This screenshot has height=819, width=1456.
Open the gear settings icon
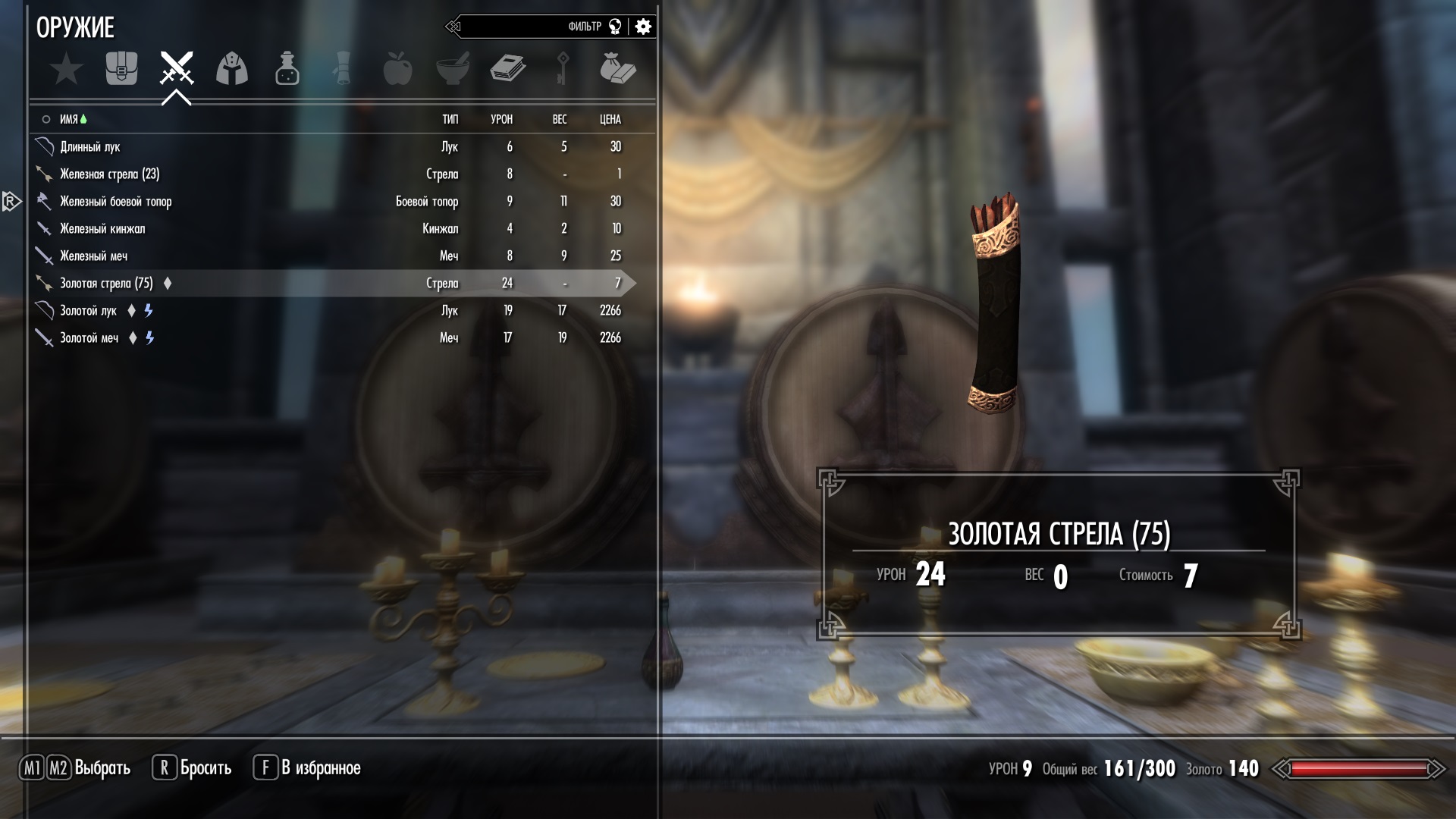643,27
